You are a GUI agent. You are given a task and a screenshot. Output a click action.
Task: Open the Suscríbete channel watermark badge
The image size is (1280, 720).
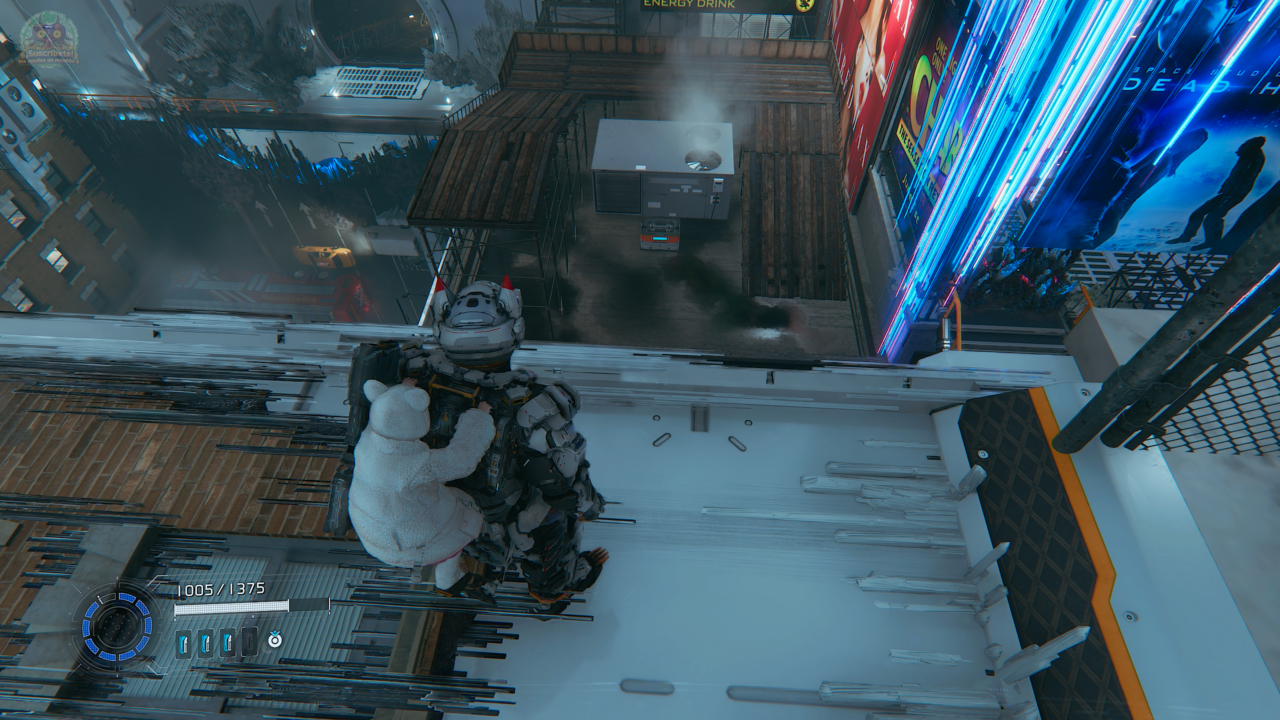[x=48, y=38]
